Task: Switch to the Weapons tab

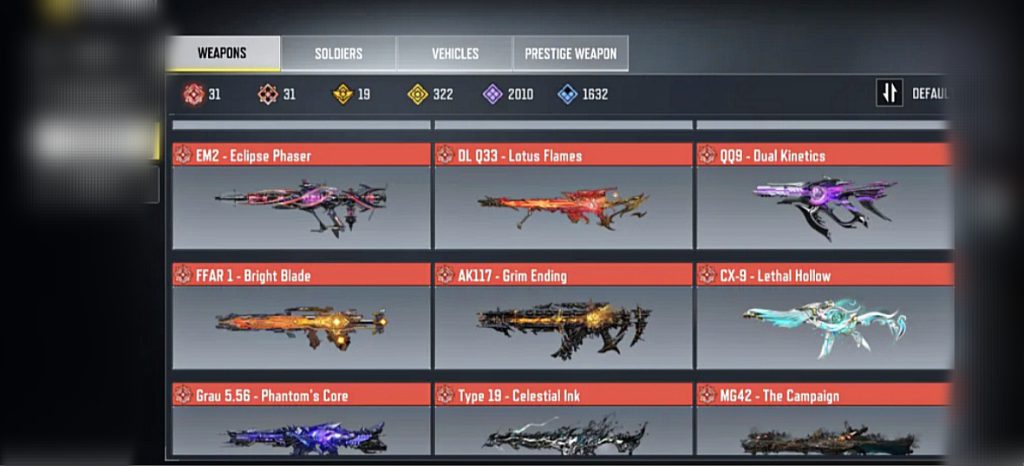Action: 222,54
